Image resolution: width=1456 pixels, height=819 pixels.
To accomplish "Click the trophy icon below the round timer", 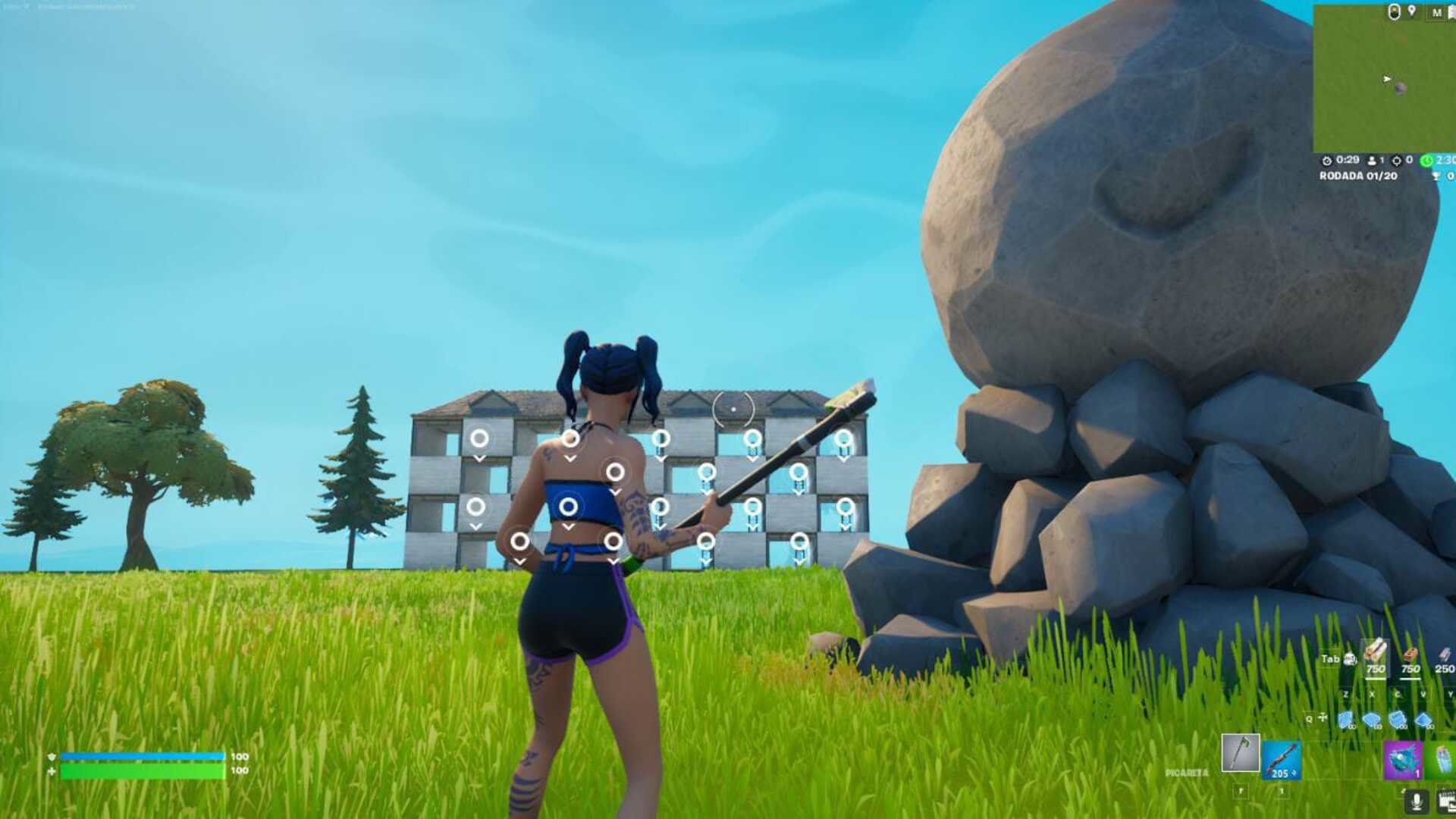I will coord(1436,174).
